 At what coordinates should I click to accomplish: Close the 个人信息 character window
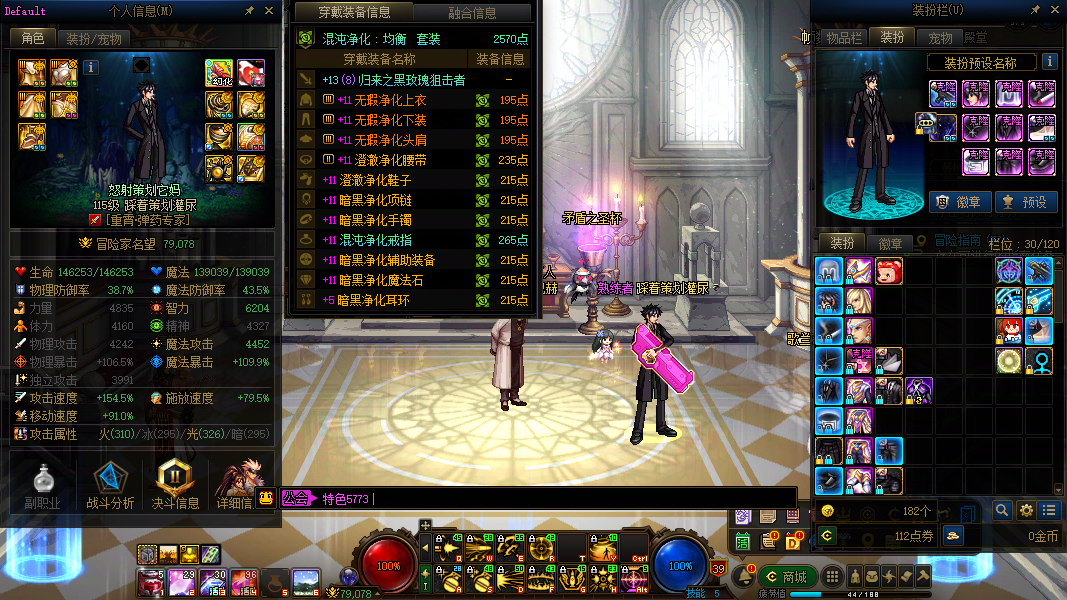click(268, 11)
